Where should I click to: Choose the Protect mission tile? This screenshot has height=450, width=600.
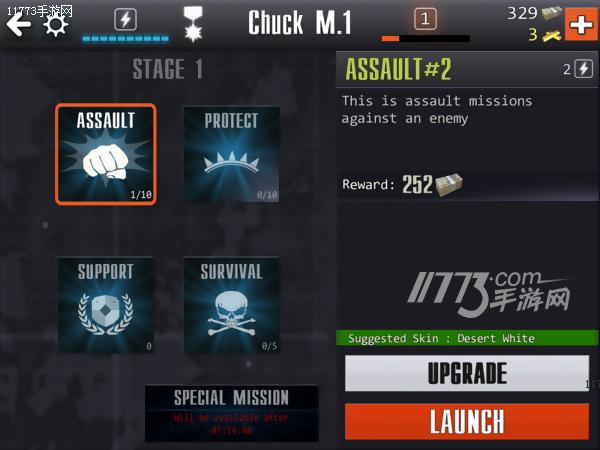coord(231,154)
